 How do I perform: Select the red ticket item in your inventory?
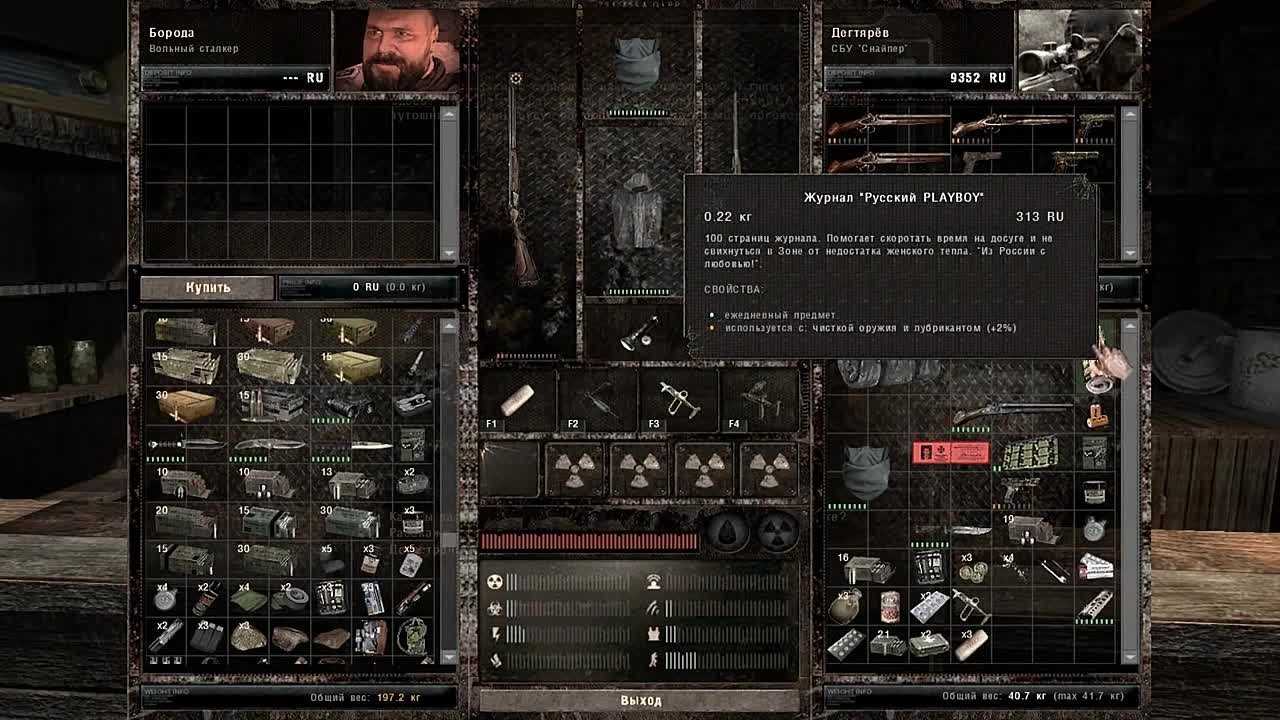(x=950, y=454)
